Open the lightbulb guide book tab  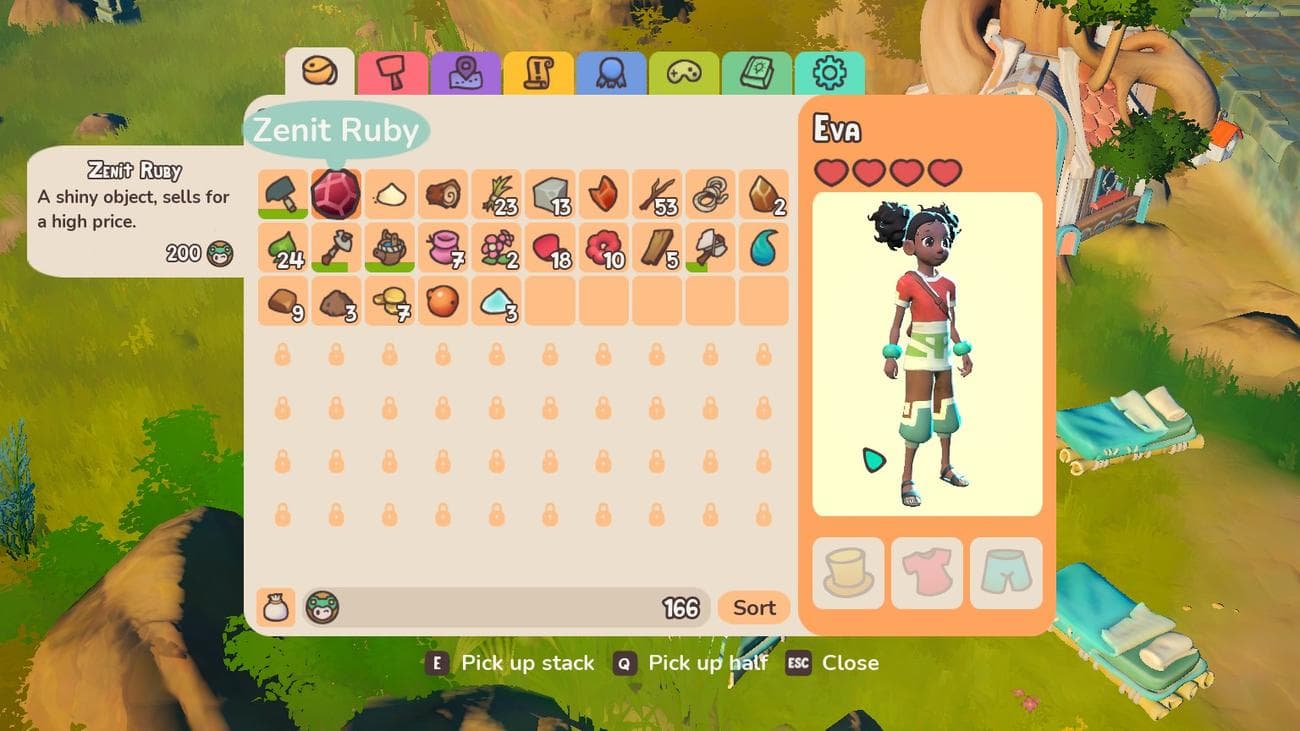click(x=757, y=73)
